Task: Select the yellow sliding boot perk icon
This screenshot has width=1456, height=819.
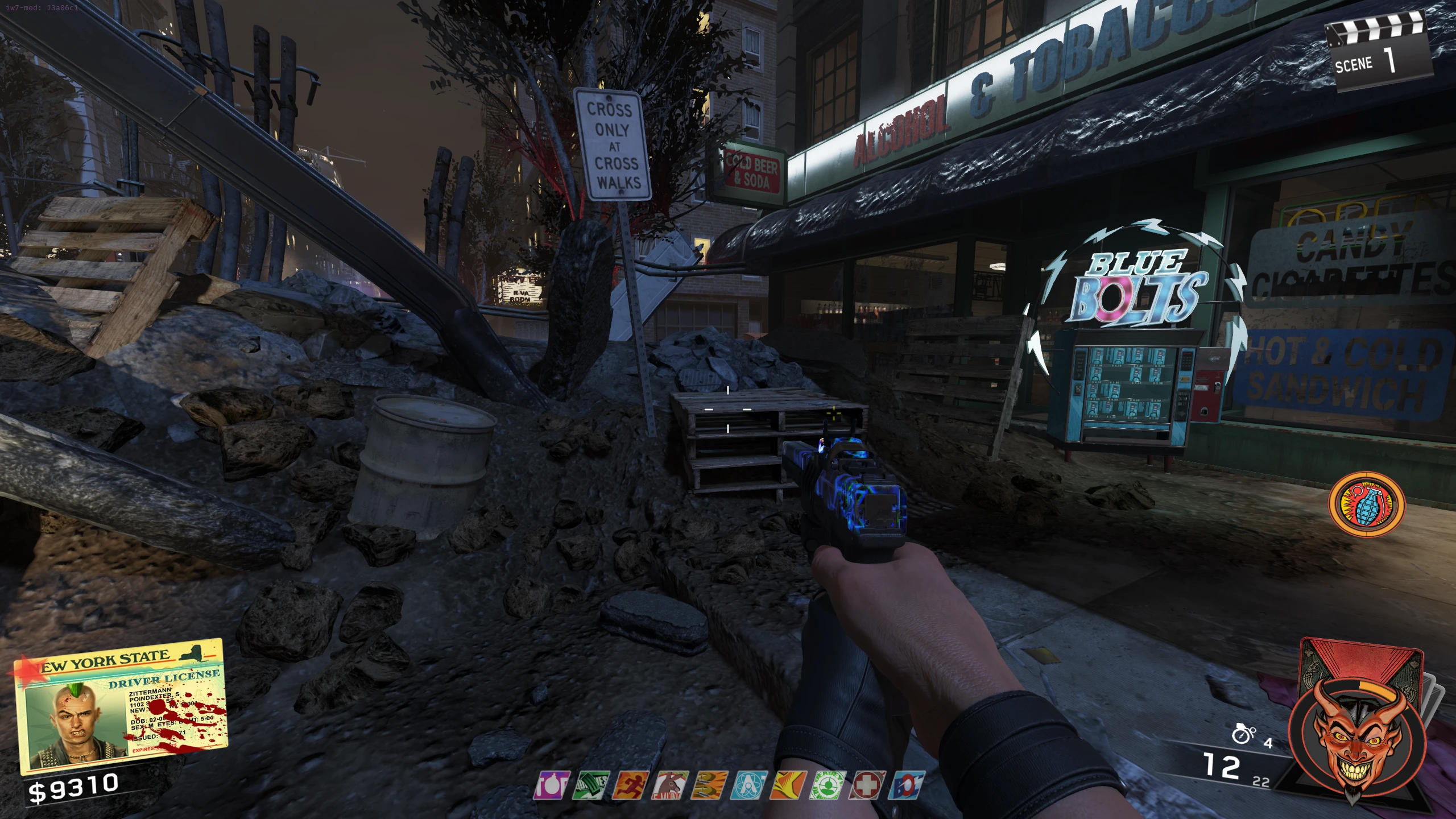Action: (788, 786)
